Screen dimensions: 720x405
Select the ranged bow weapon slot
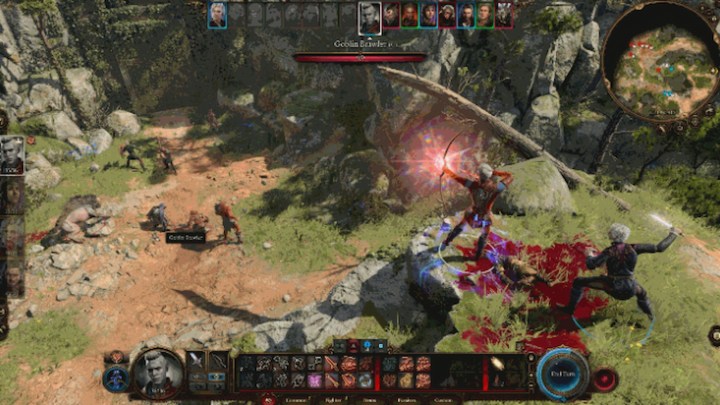click(217, 362)
